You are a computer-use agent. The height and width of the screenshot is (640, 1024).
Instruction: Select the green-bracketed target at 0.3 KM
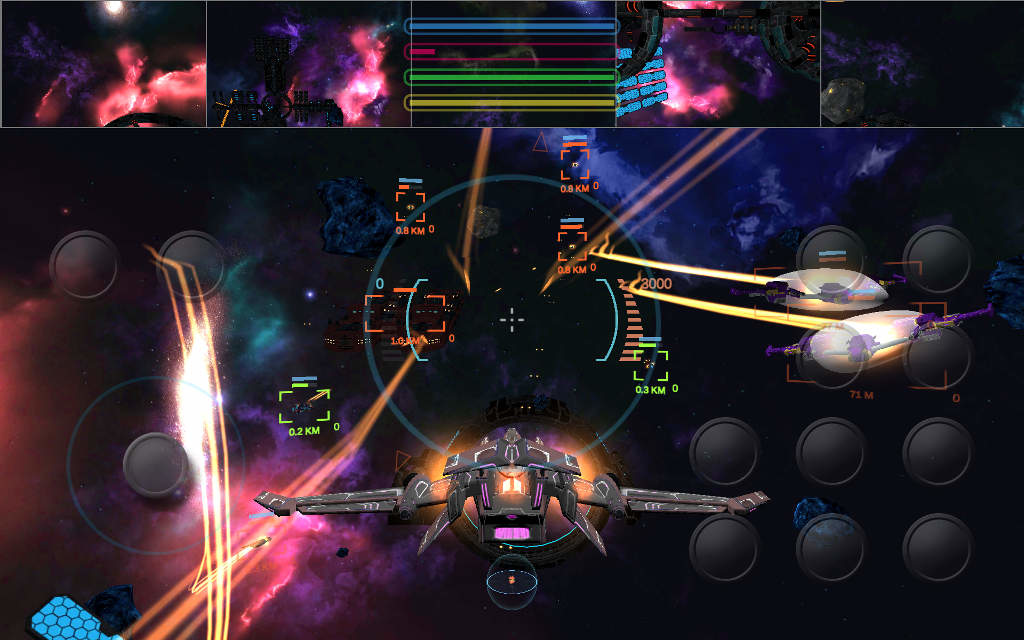pyautogui.click(x=651, y=366)
